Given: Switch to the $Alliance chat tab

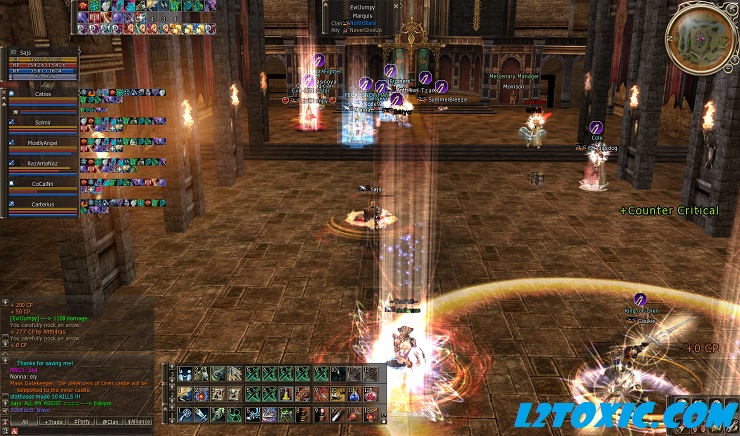Looking at the screenshot, I should [x=140, y=421].
